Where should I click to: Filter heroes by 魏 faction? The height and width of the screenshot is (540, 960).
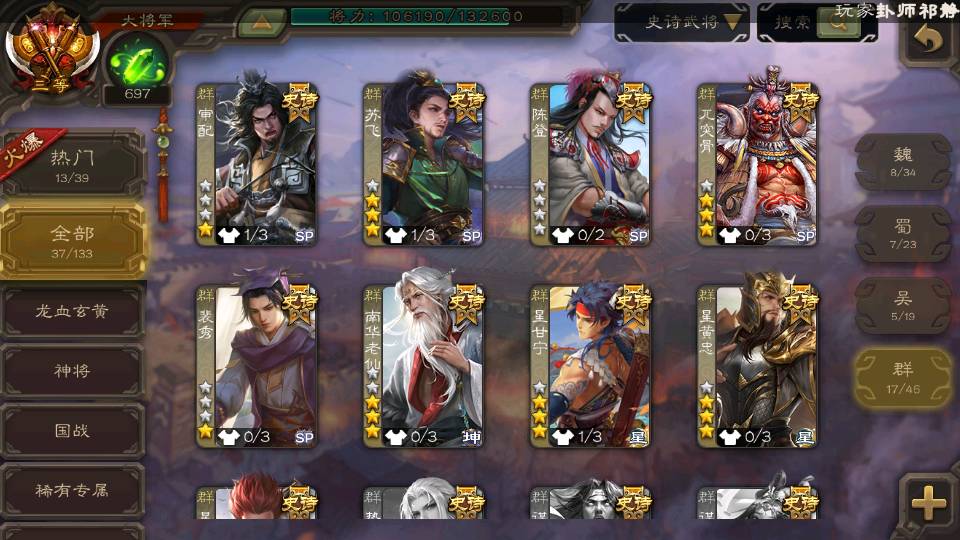point(903,161)
